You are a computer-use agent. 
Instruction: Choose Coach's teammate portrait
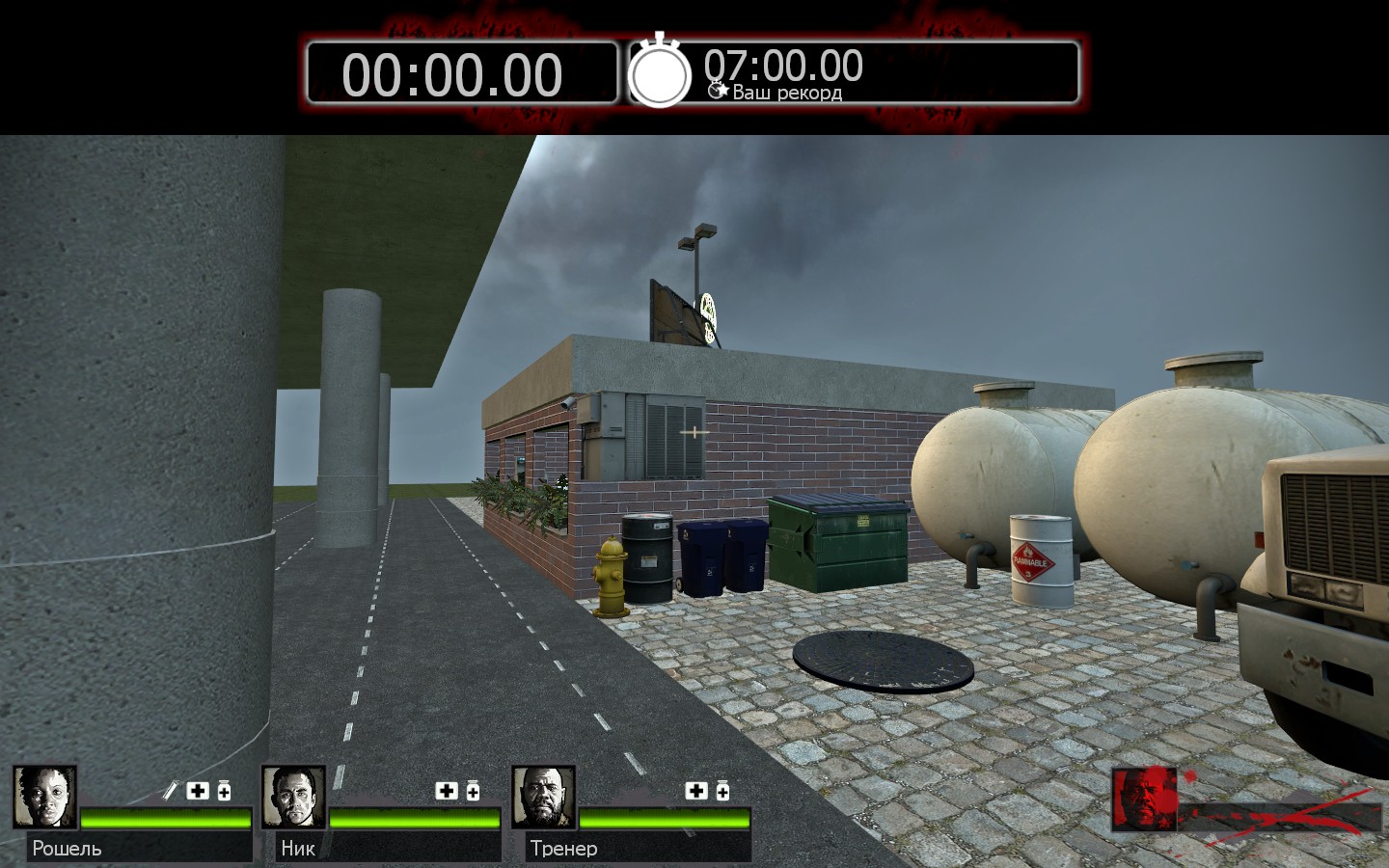click(543, 797)
